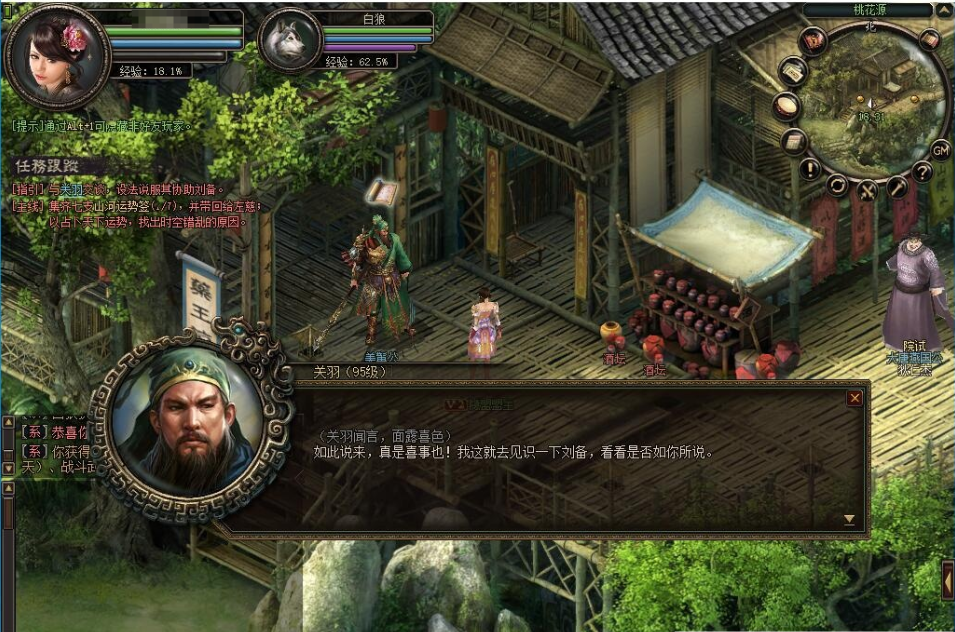The image size is (955, 632).
Task: Open the quest guide line about Guan Yu
Action: point(120,188)
